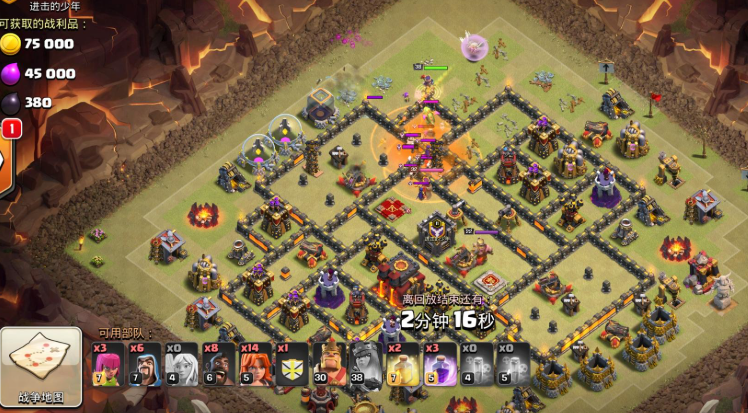Viewport: 748px width, 413px height.
Task: Open the orange side tab with red badge
Action: tap(4, 148)
